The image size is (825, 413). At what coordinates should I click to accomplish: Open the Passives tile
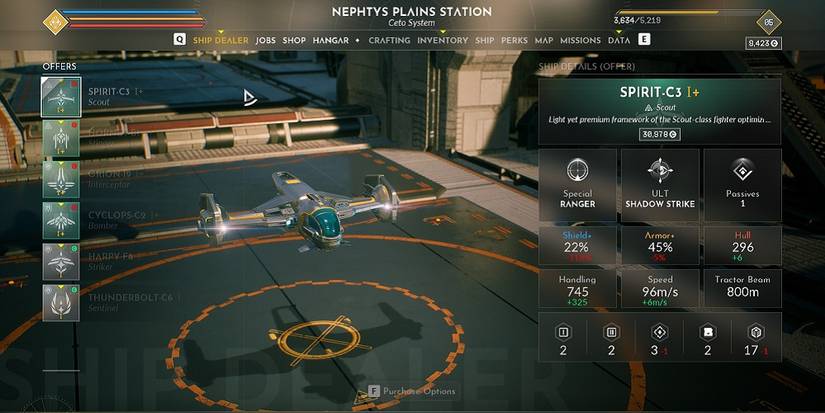(742, 184)
